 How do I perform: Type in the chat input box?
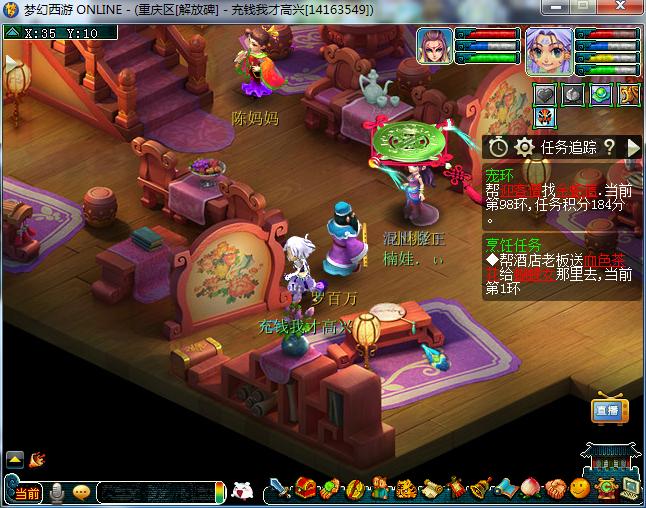point(155,491)
